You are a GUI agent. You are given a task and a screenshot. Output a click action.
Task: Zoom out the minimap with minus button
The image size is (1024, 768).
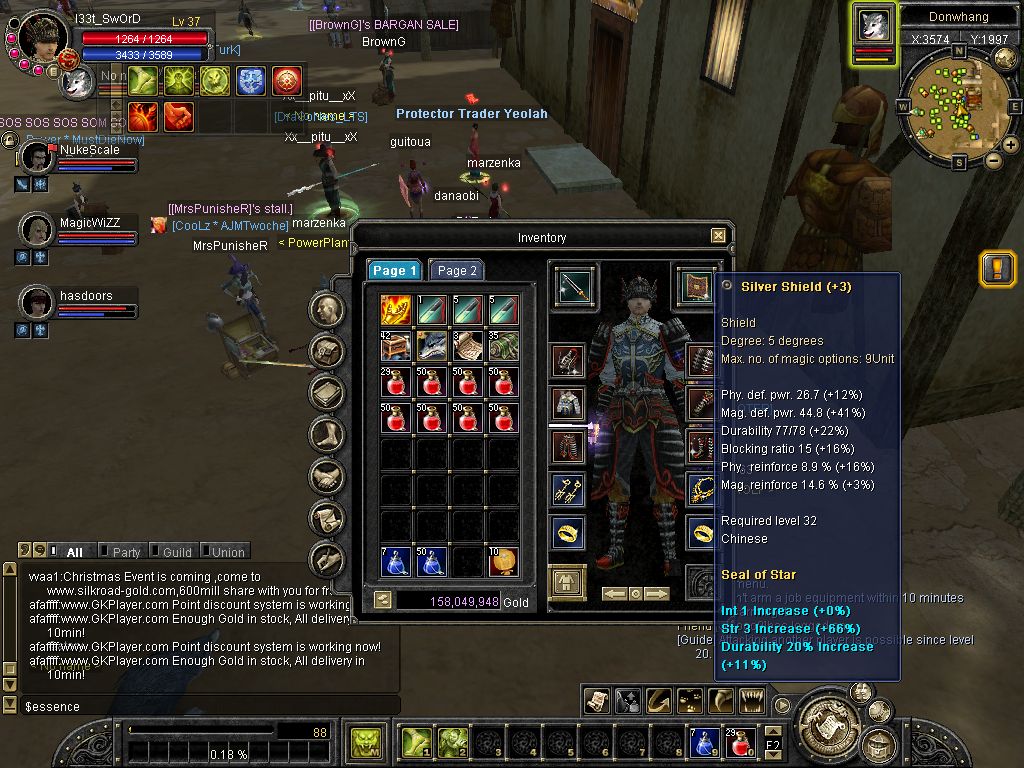(x=994, y=160)
